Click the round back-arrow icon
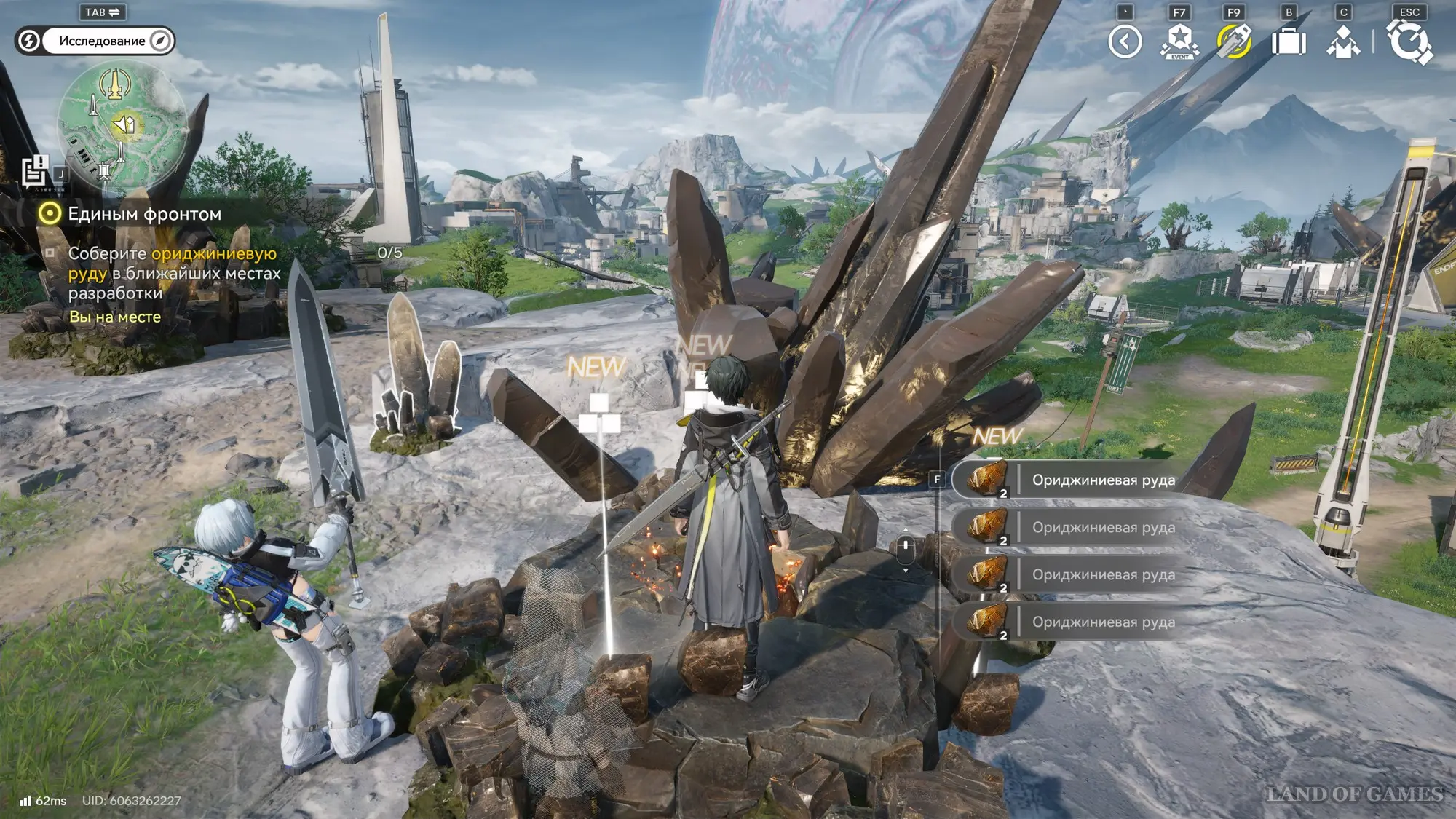The width and height of the screenshot is (1456, 819). pyautogui.click(x=1125, y=41)
